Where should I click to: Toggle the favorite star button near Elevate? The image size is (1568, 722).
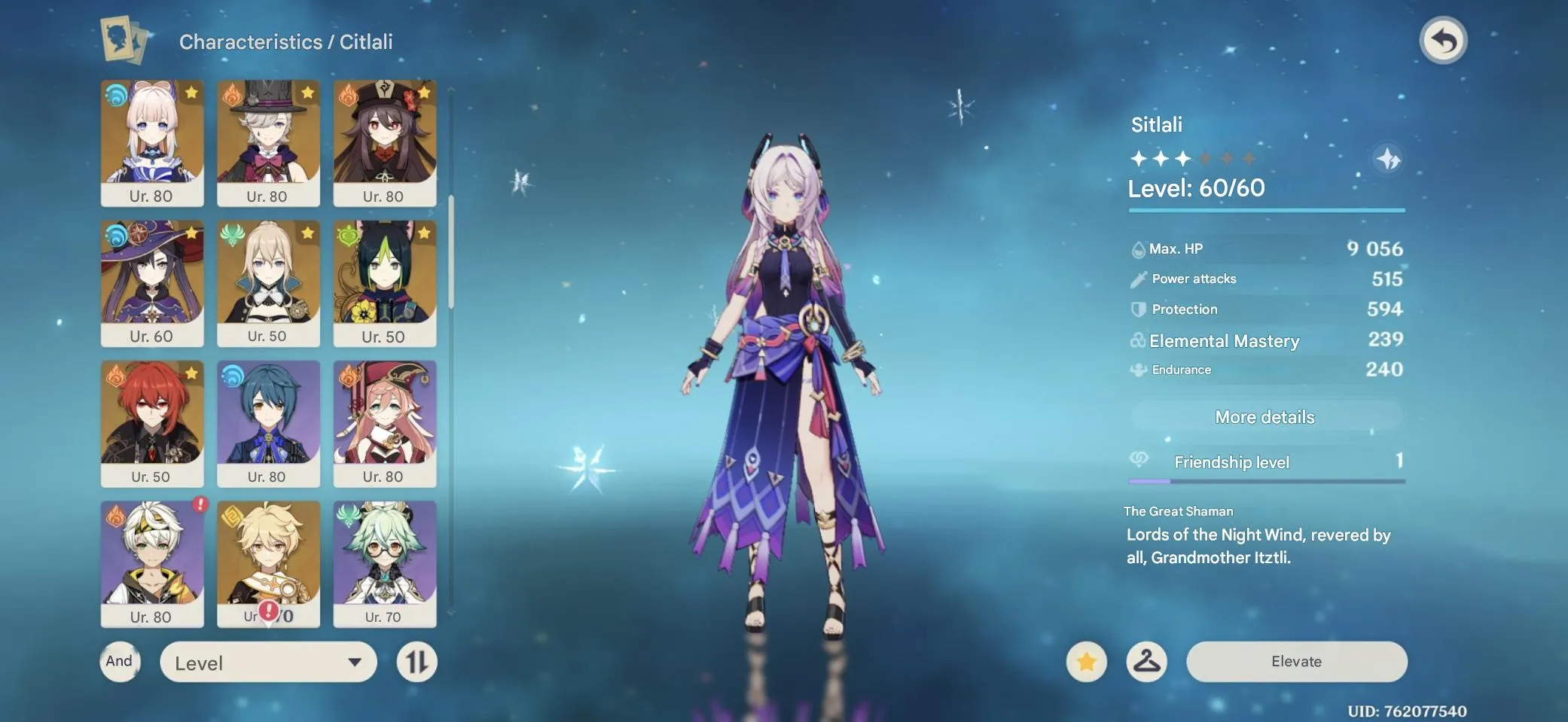(x=1087, y=662)
